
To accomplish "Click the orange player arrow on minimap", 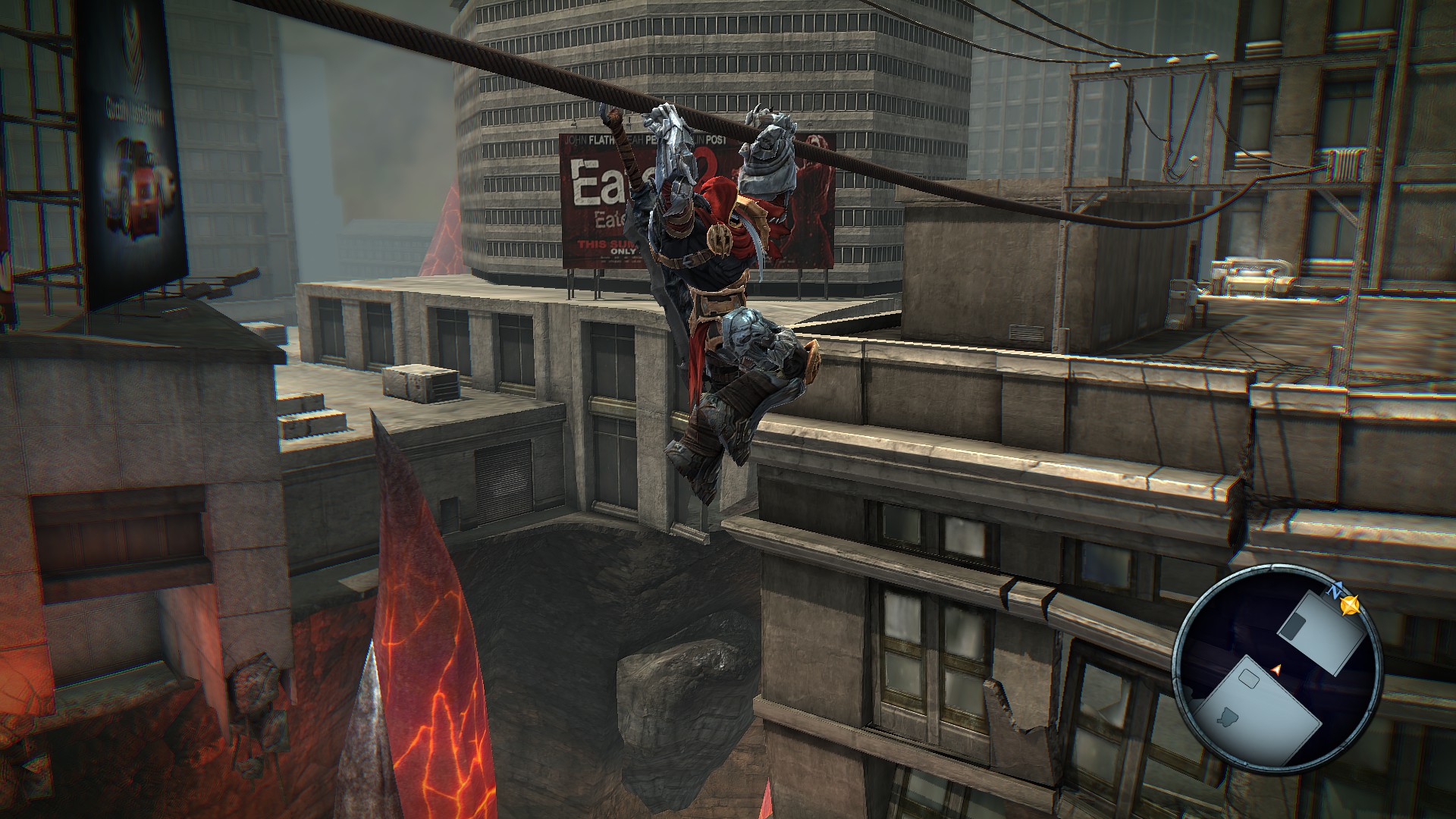I will click(1276, 668).
